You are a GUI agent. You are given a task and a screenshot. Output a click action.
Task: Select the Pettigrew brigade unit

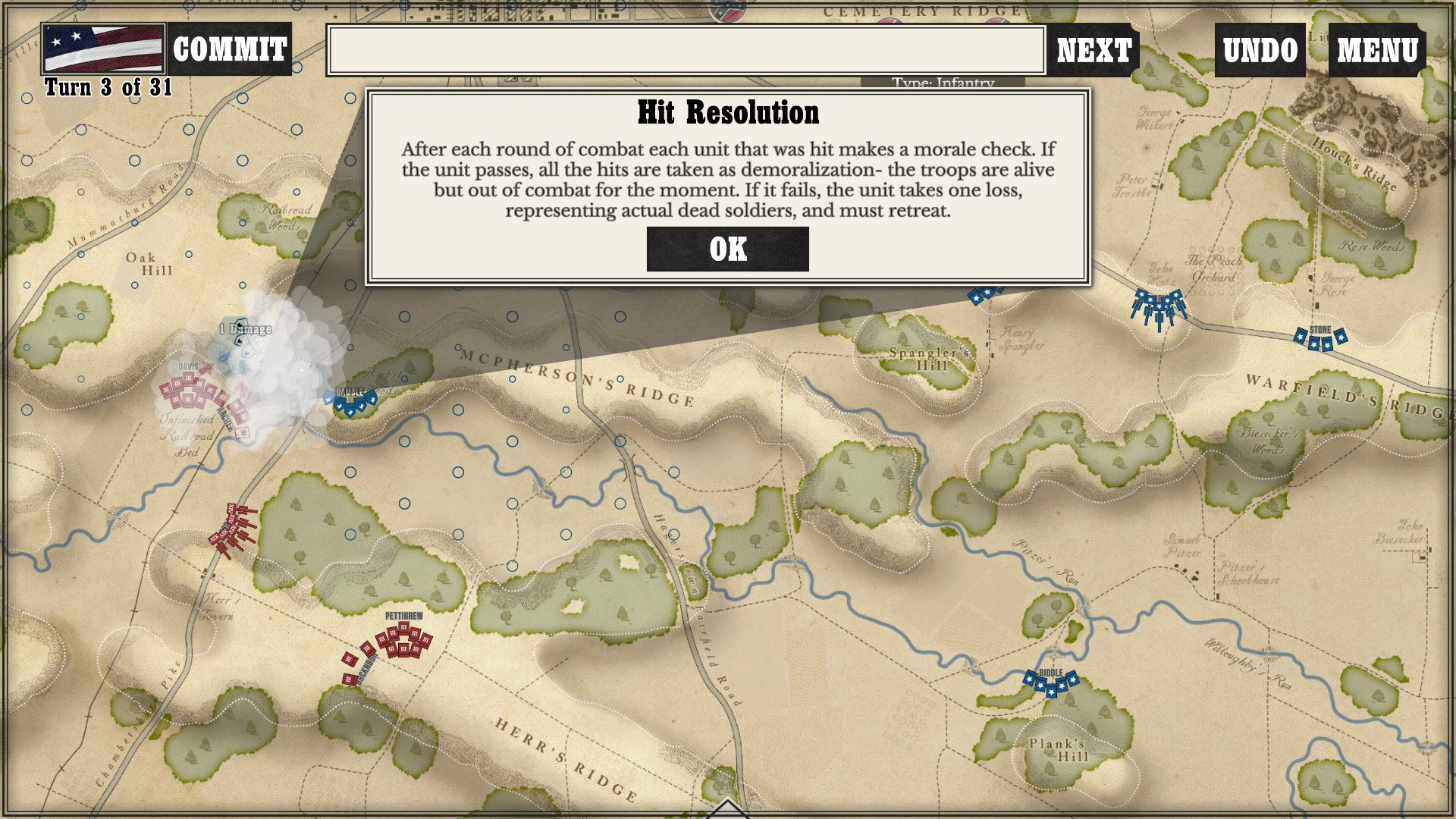403,639
